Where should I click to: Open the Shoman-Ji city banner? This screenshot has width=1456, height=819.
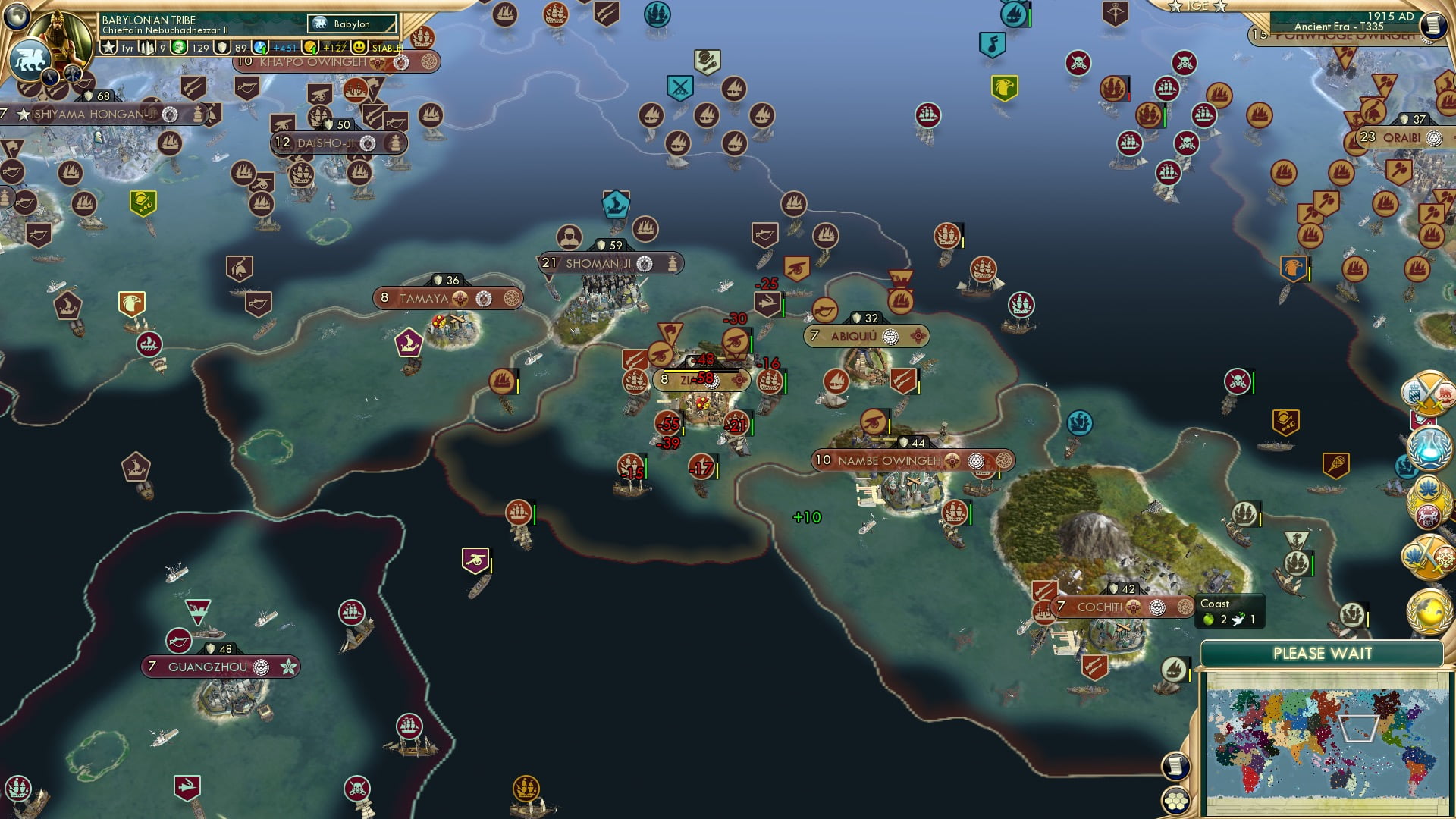click(x=598, y=264)
